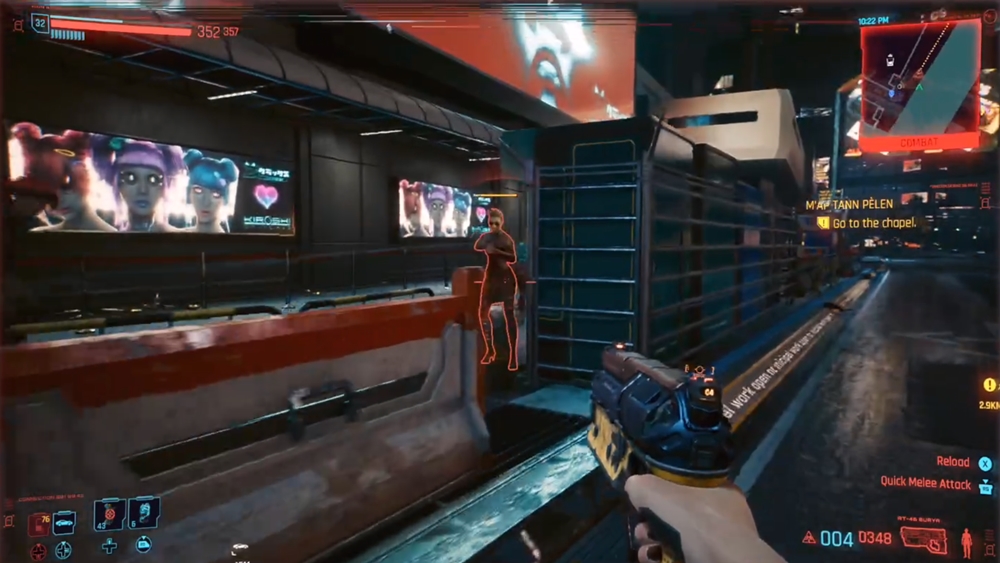Call the vehicle using the car icon
The height and width of the screenshot is (563, 1000).
tap(64, 523)
